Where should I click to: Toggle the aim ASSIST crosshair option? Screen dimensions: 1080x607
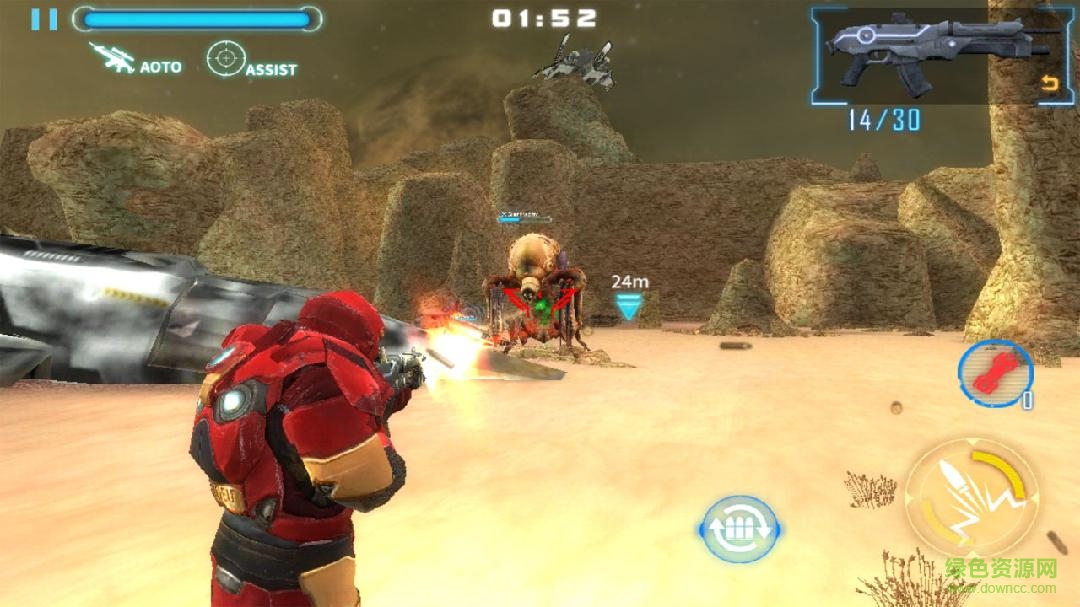tap(251, 60)
